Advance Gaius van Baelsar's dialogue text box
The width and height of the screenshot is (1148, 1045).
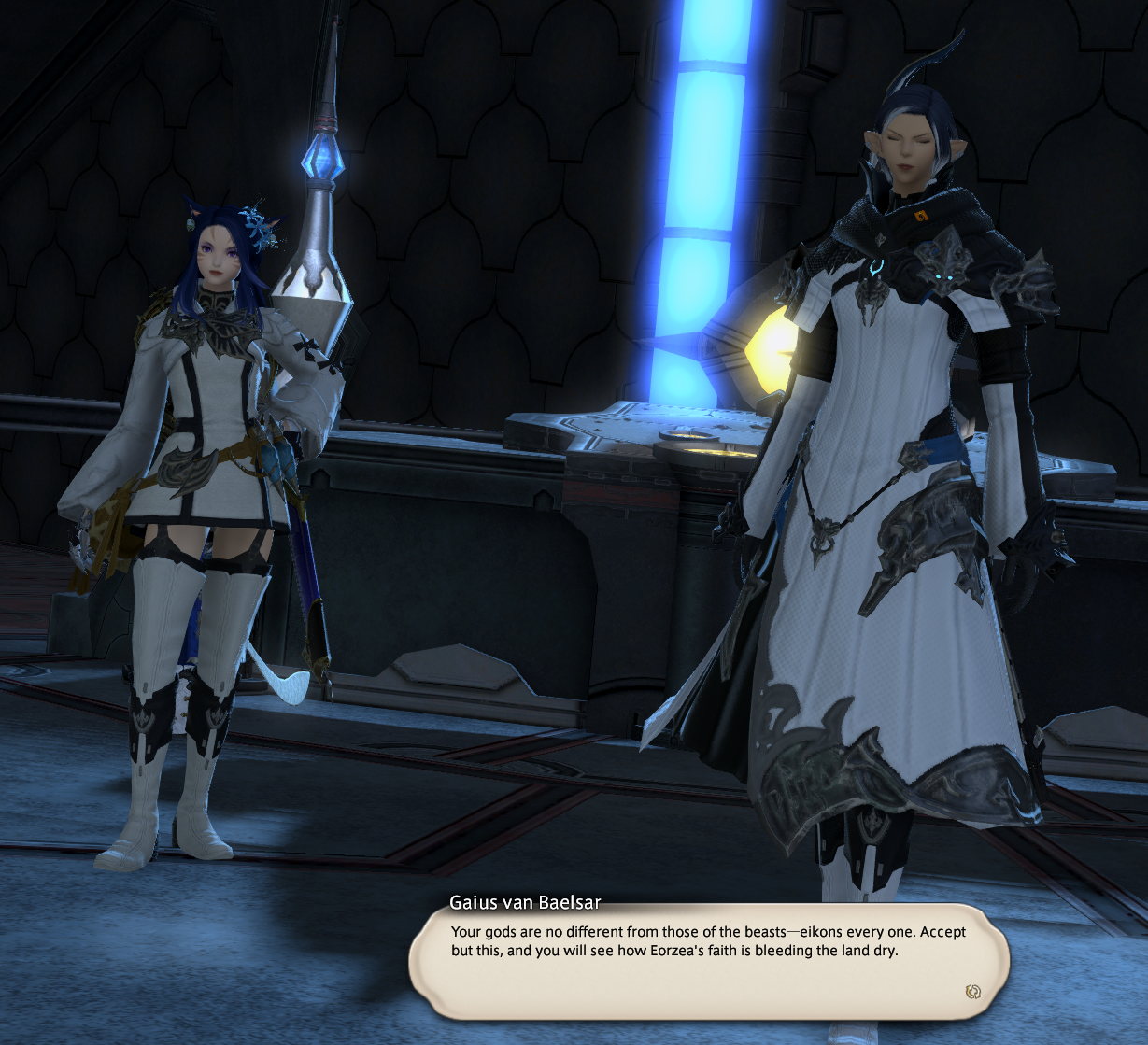click(708, 962)
